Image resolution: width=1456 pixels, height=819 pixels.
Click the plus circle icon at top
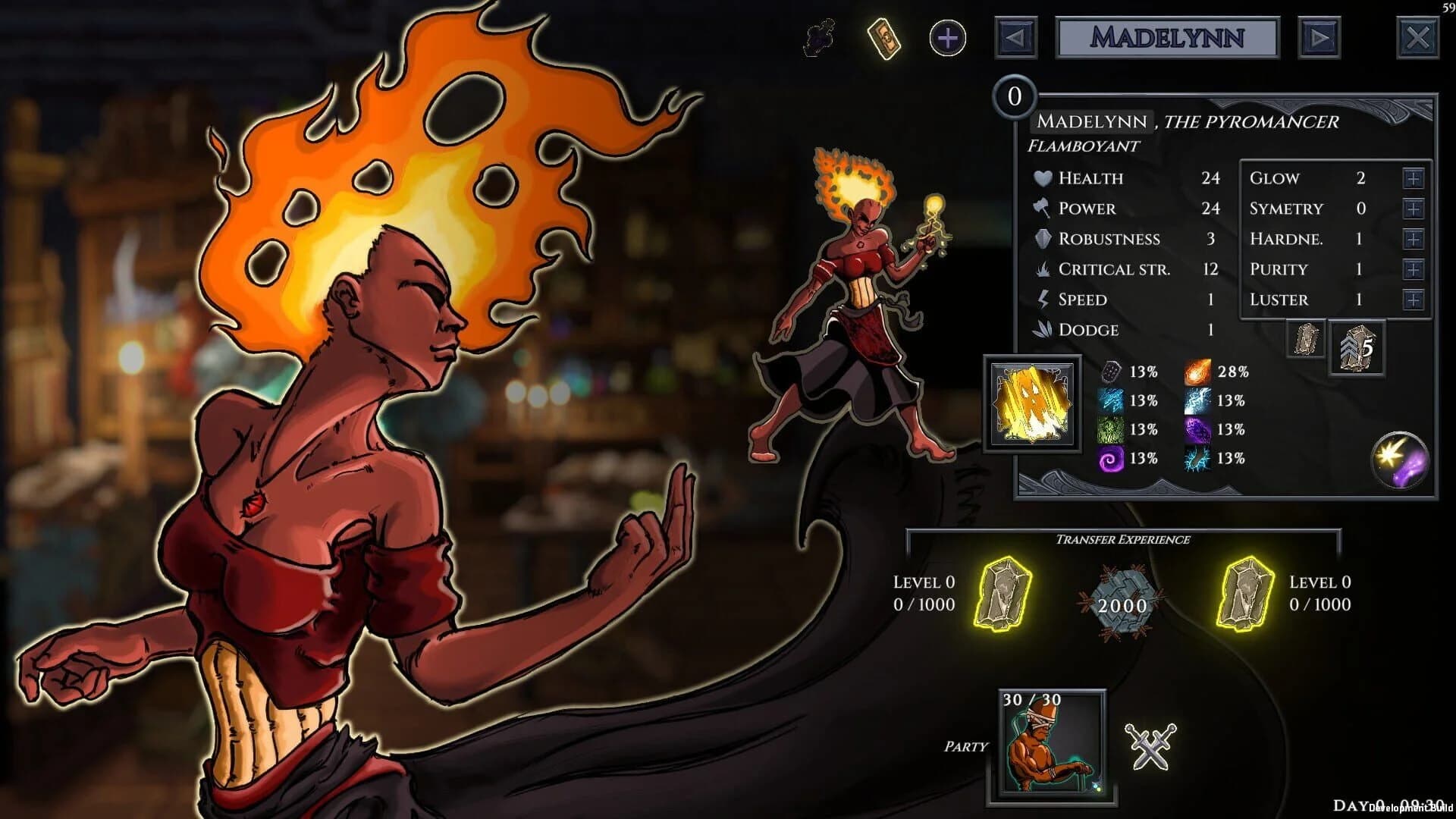click(x=946, y=36)
